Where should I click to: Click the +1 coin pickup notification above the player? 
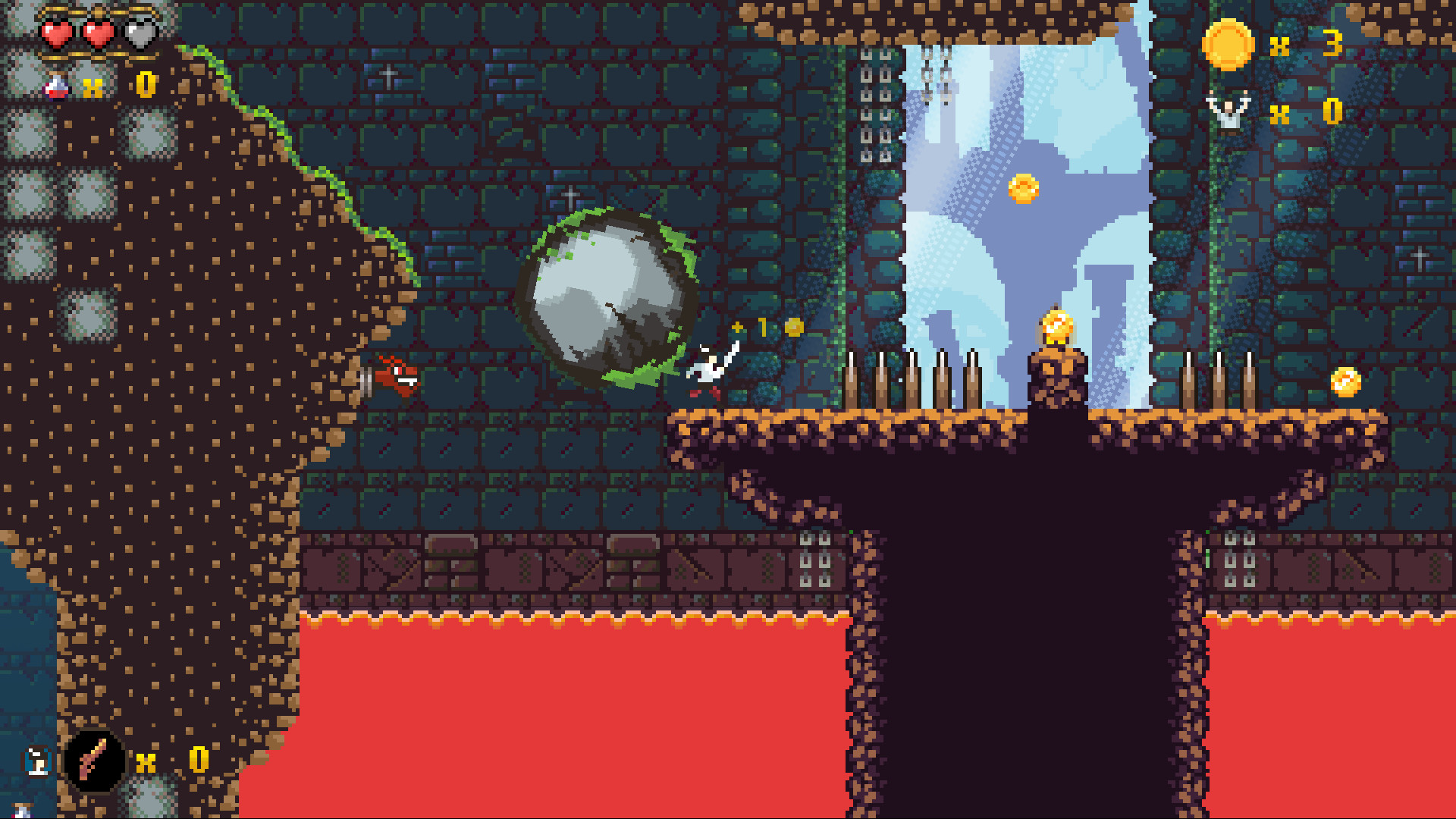point(757,328)
